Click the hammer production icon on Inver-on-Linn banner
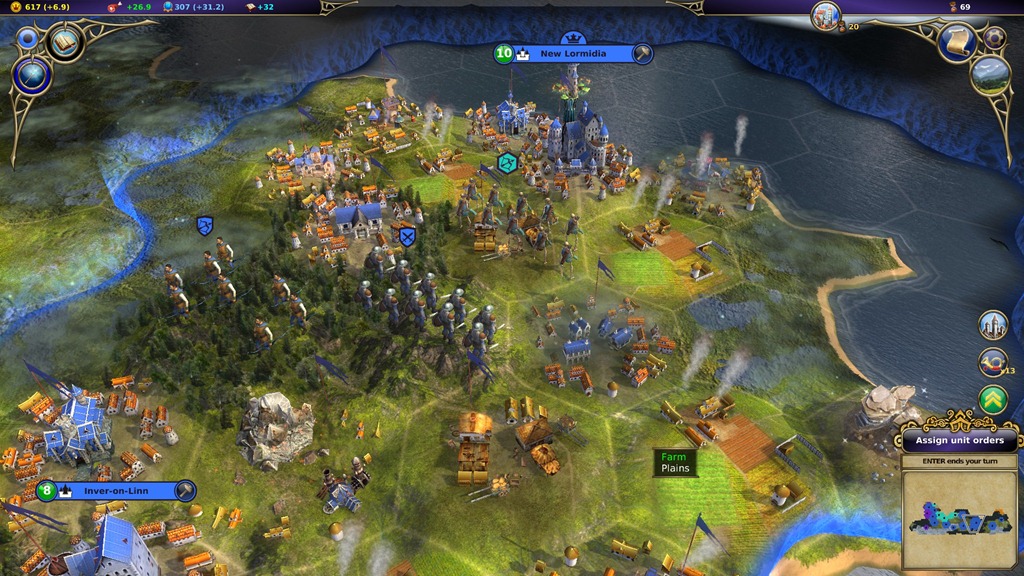Image resolution: width=1024 pixels, height=576 pixels. pos(185,491)
